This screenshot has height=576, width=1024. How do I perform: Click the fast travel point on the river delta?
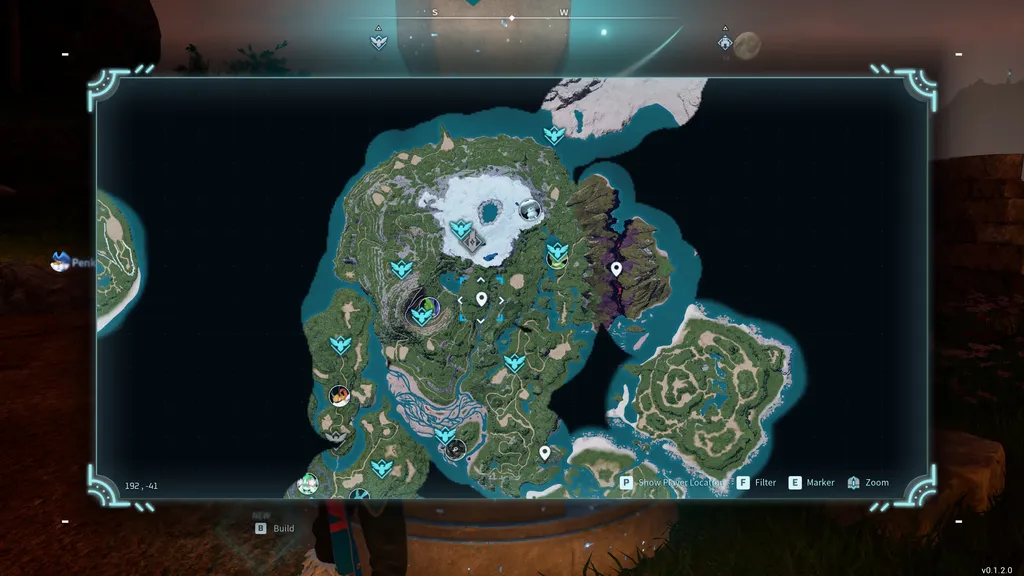446,435
